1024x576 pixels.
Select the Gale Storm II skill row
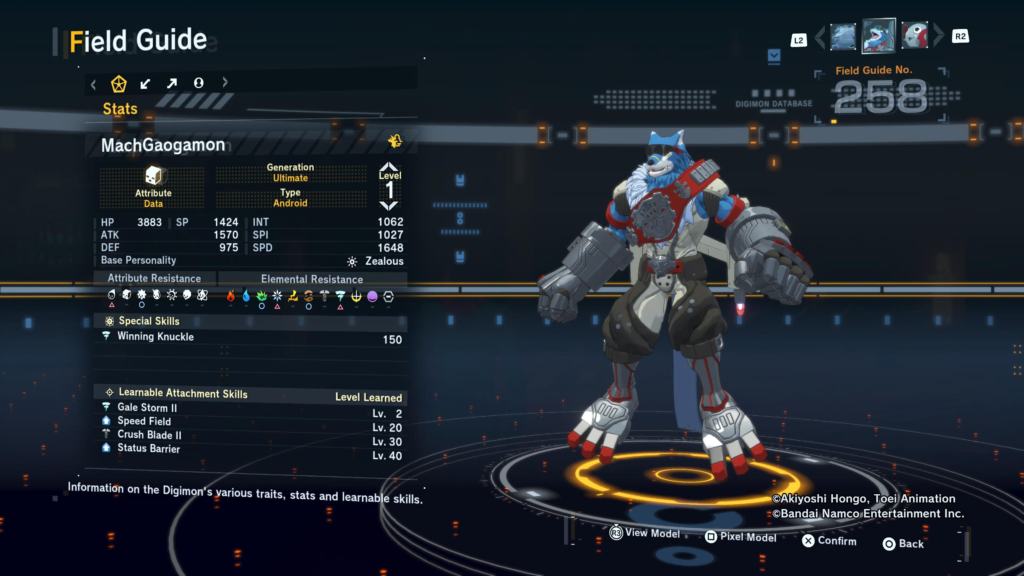252,408
